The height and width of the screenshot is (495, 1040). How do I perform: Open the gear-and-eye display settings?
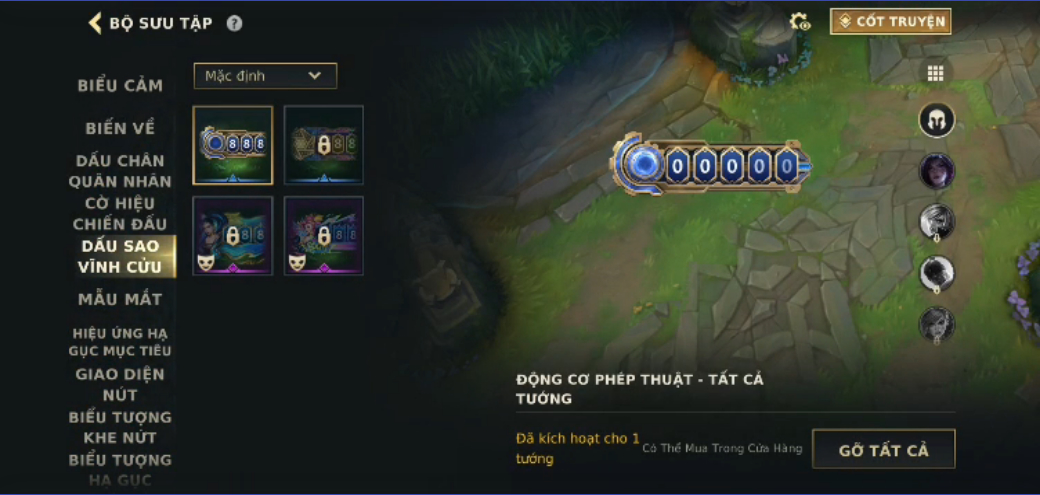(x=800, y=22)
